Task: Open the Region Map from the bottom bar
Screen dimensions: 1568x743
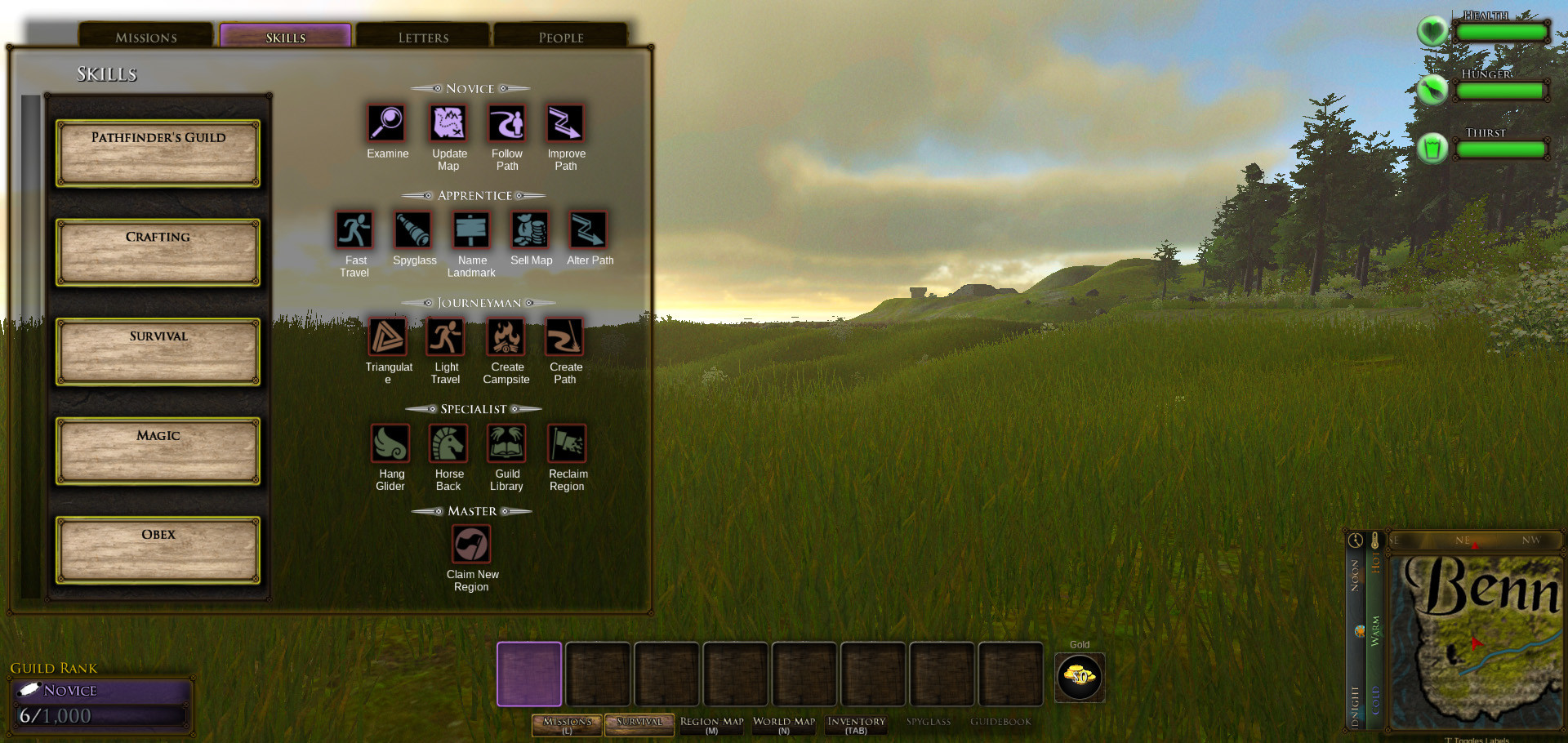Action: tap(711, 724)
